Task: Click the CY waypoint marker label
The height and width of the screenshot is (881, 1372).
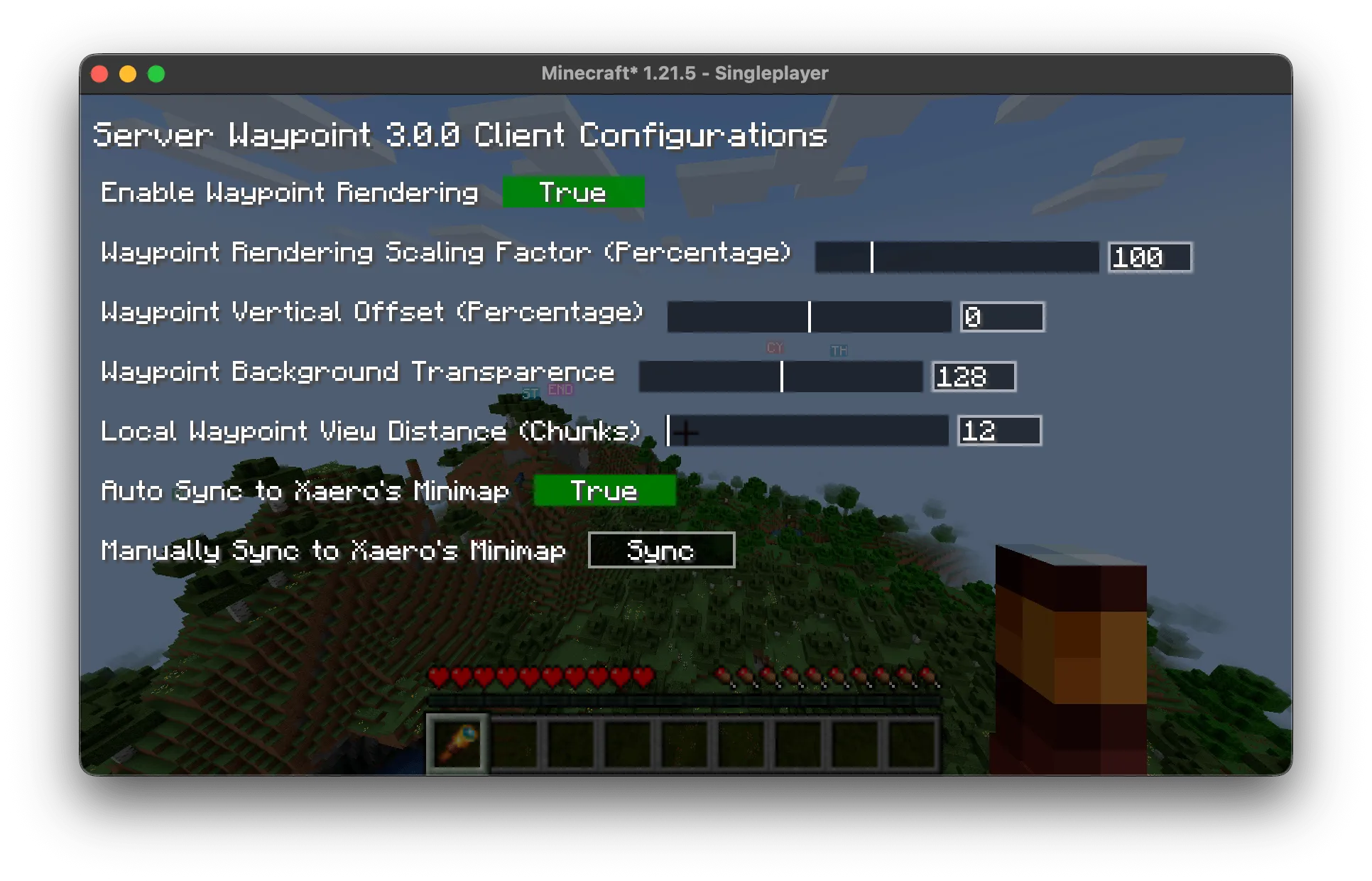Action: [x=775, y=348]
